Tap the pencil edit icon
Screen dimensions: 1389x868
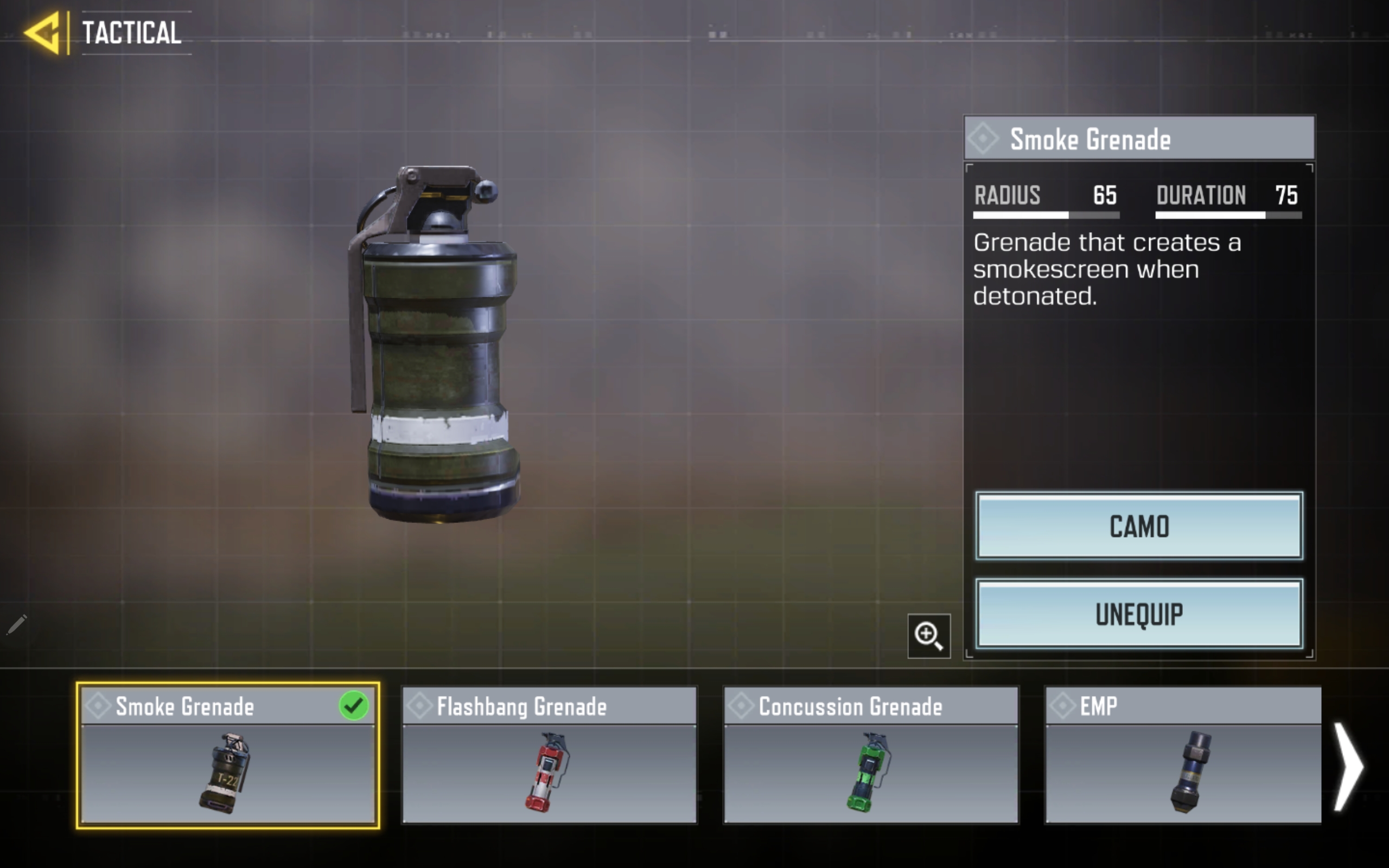[17, 624]
